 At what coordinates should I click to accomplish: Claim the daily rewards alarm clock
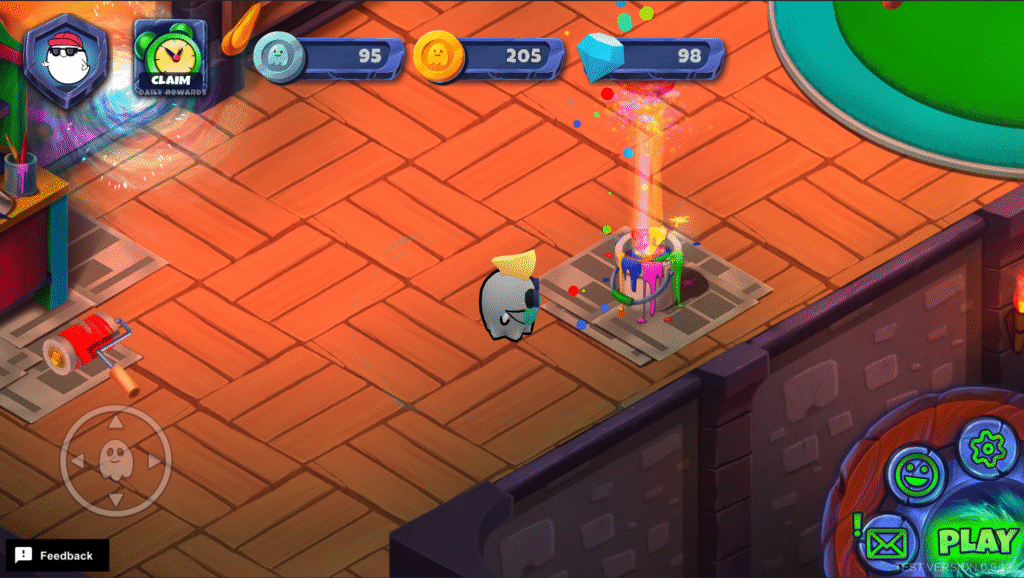[x=170, y=56]
